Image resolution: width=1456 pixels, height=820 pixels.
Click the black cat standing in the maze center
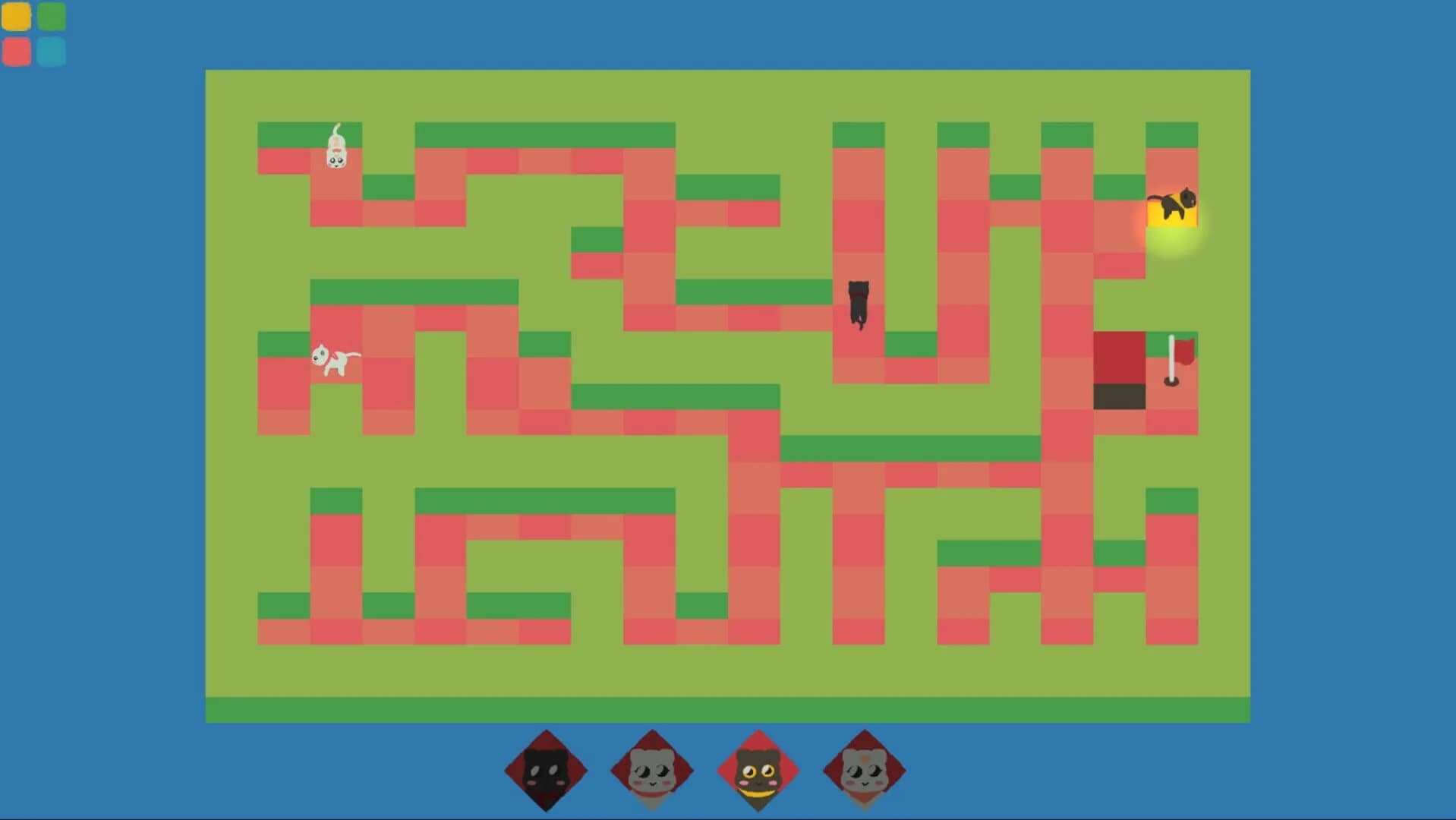[x=858, y=304]
